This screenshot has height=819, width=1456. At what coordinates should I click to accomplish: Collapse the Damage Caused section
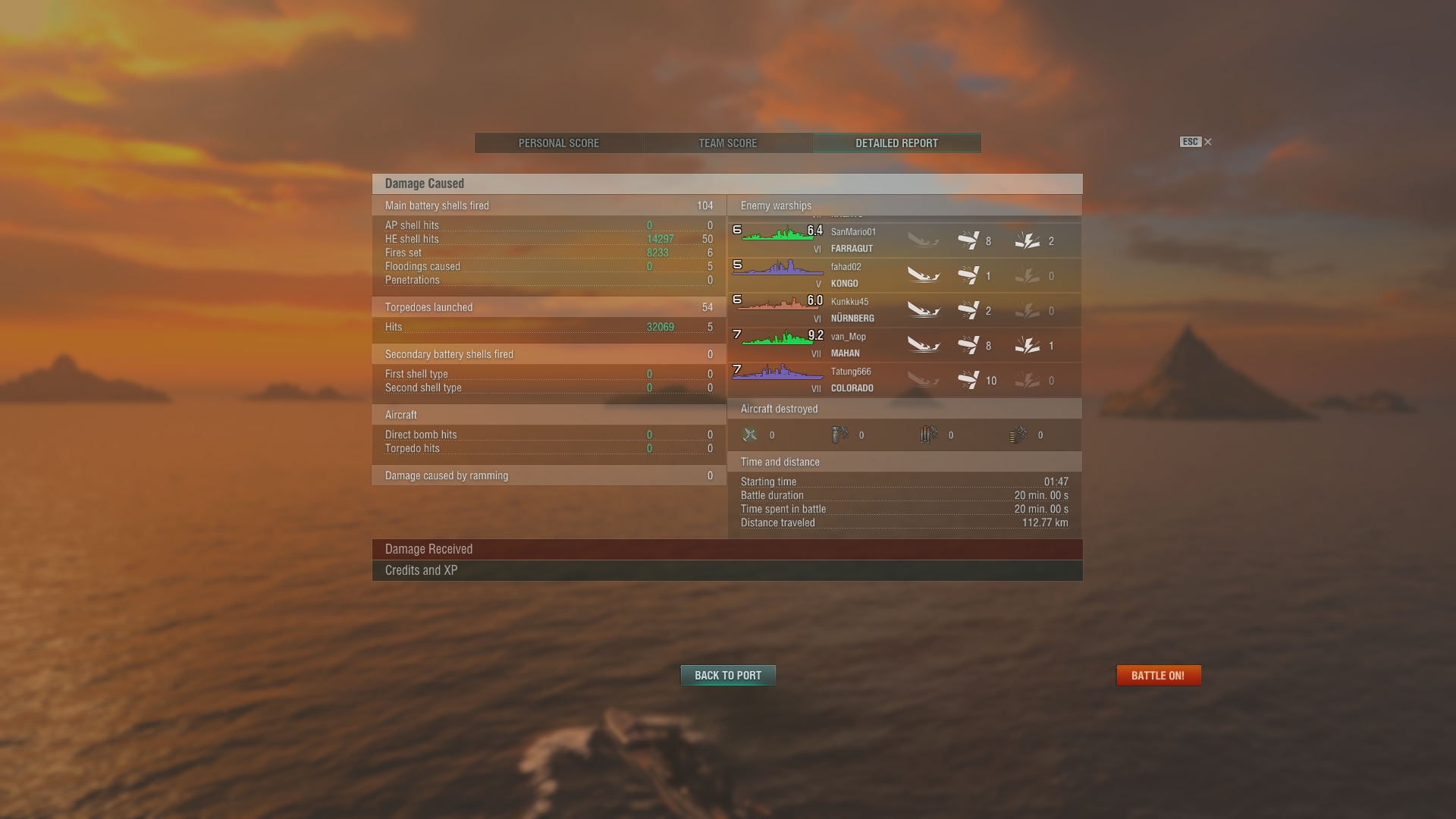click(x=726, y=184)
